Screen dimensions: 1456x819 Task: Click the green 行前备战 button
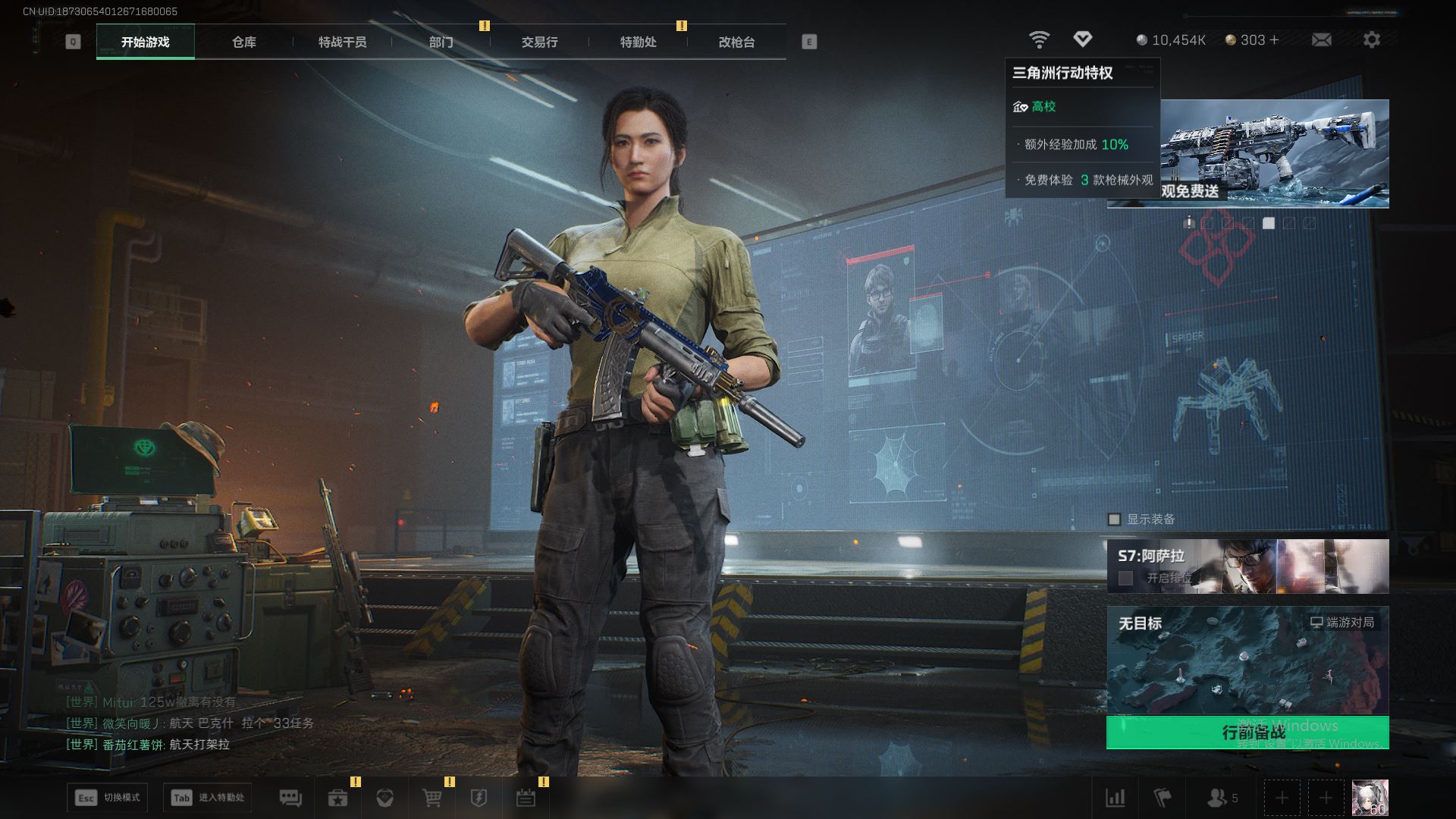click(1247, 732)
